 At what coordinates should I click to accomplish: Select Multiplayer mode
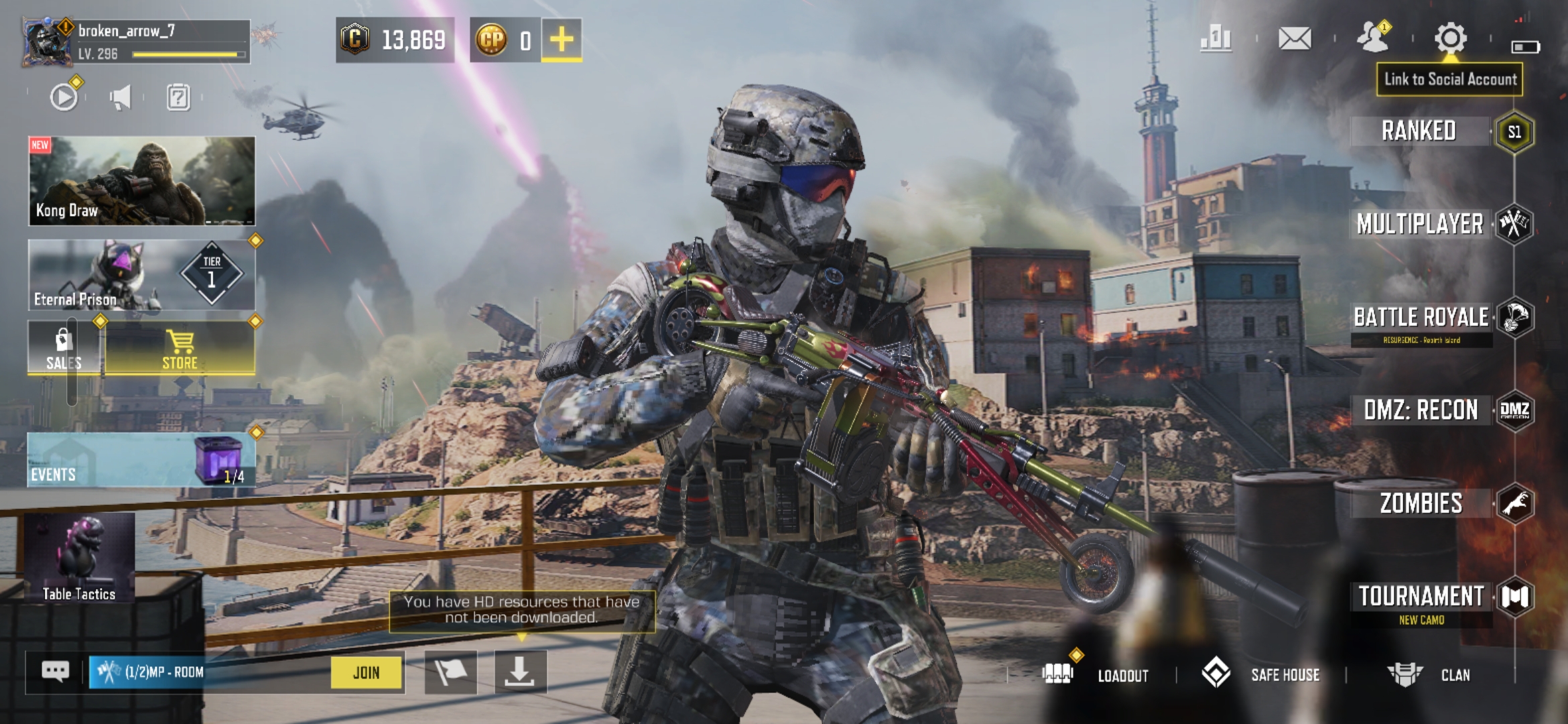tap(1421, 224)
